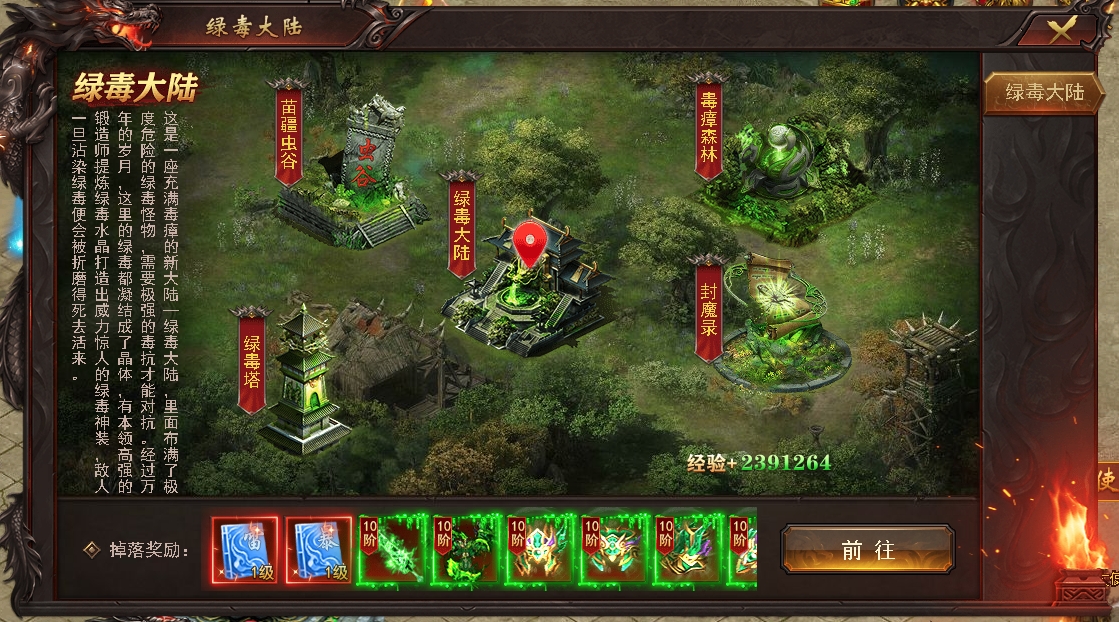The height and width of the screenshot is (622, 1119).
Task: View the tier-10 green armor reward
Action: pos(465,549)
